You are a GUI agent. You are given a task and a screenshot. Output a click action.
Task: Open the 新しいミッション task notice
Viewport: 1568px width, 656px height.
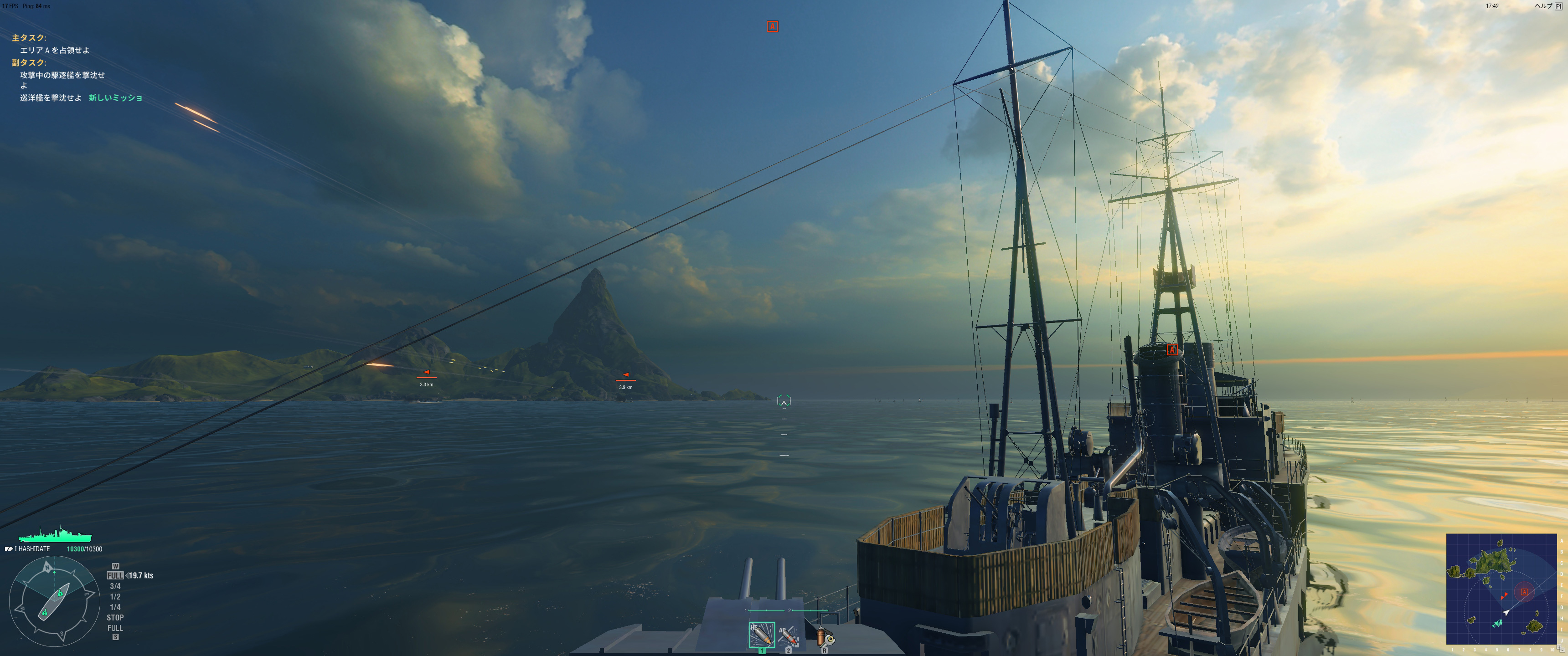pyautogui.click(x=116, y=97)
